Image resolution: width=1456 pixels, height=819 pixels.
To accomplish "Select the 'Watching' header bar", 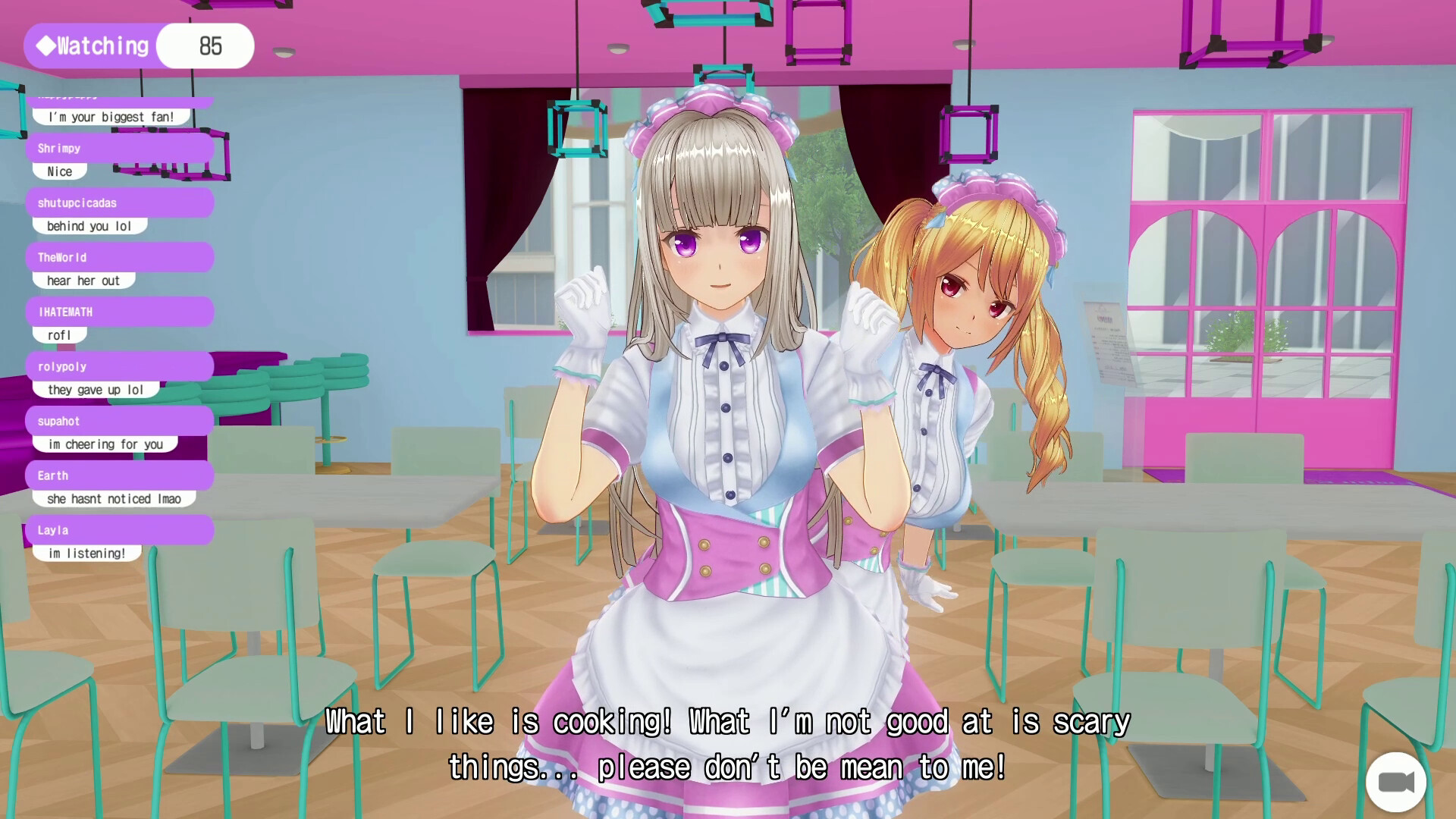I will point(91,45).
